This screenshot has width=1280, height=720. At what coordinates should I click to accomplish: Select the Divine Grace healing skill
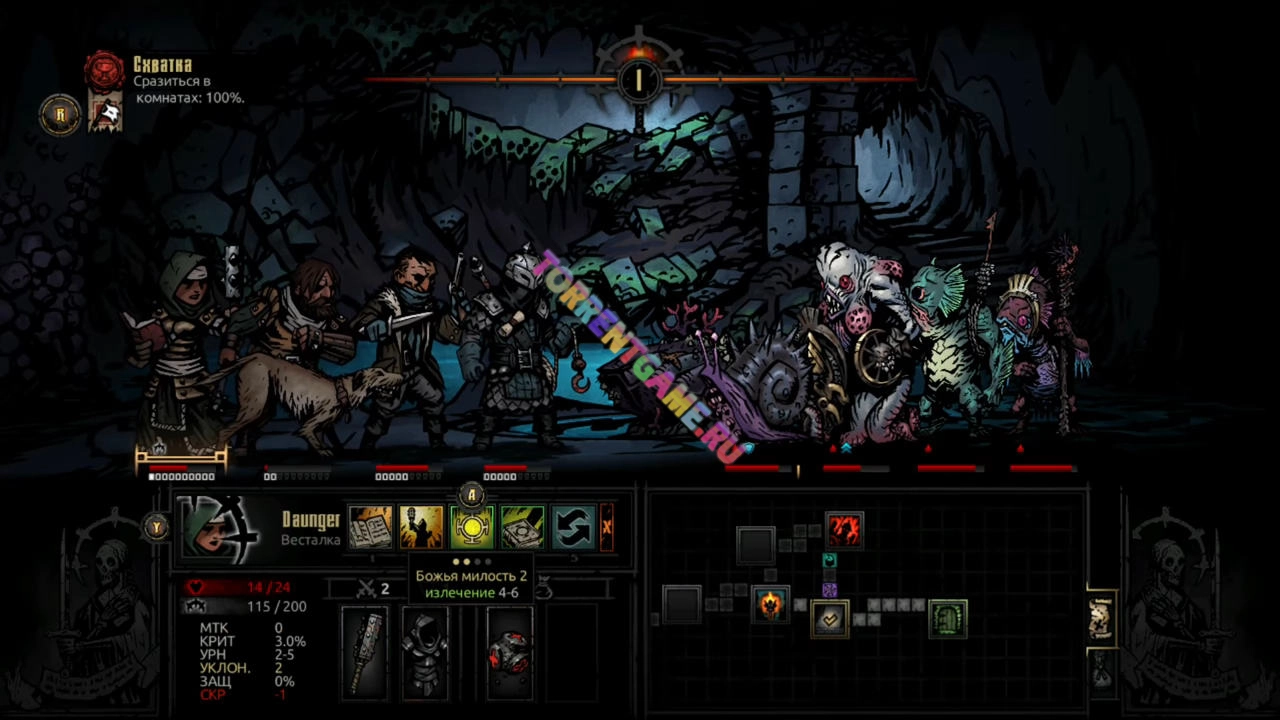point(471,527)
